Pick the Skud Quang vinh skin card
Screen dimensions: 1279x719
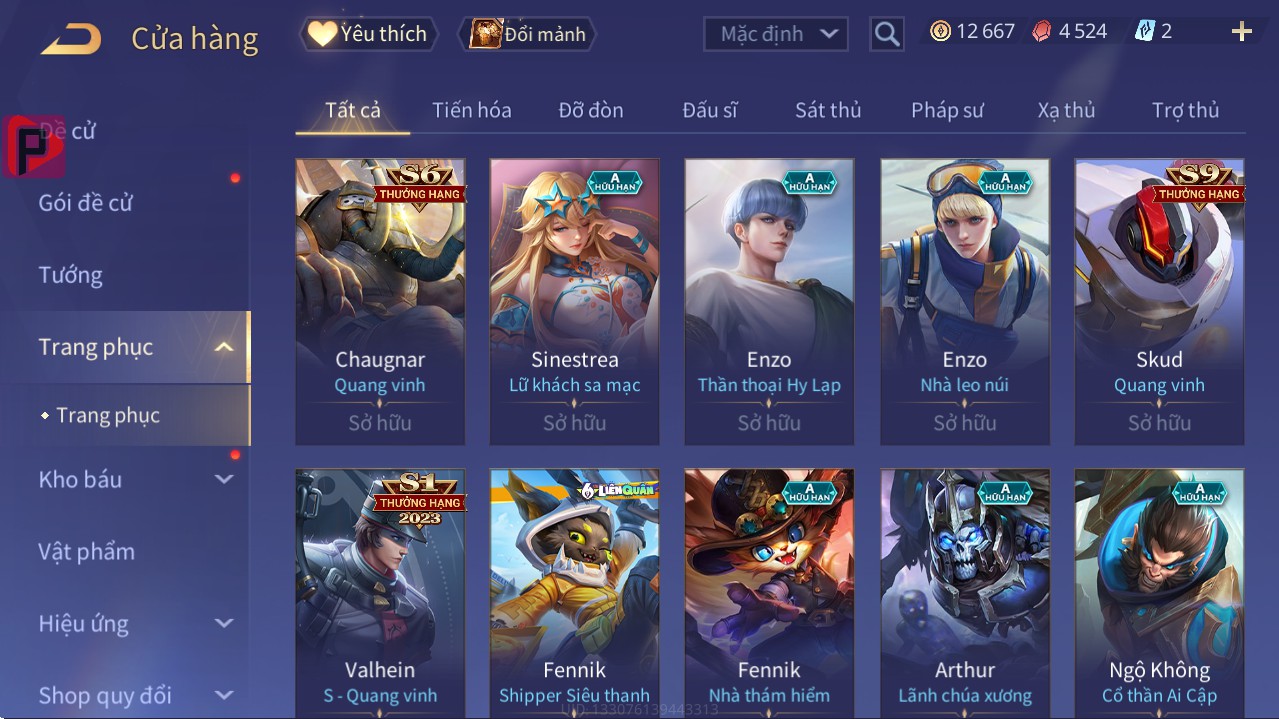pyautogui.click(x=1159, y=301)
